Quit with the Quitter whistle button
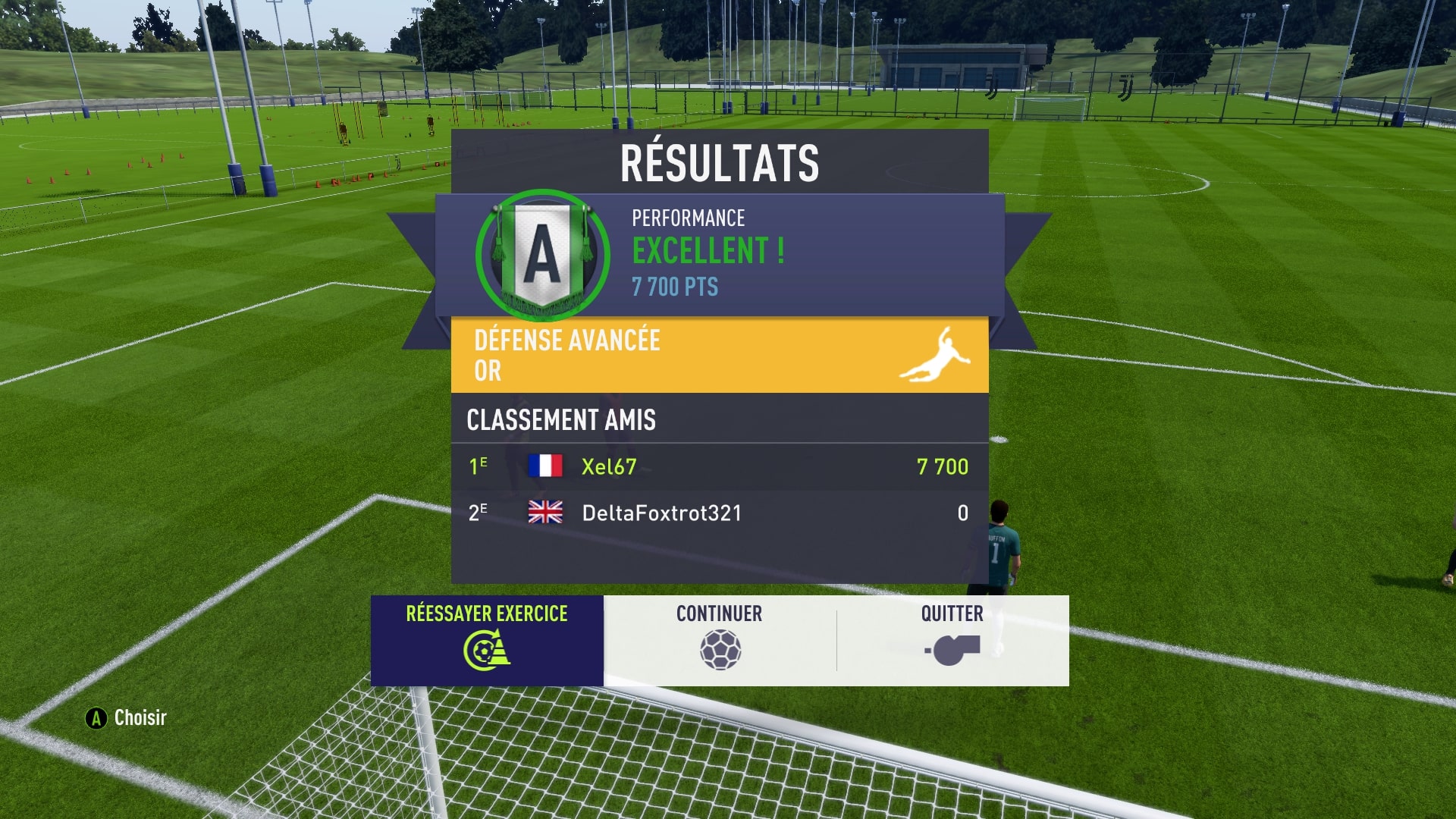 (x=952, y=640)
